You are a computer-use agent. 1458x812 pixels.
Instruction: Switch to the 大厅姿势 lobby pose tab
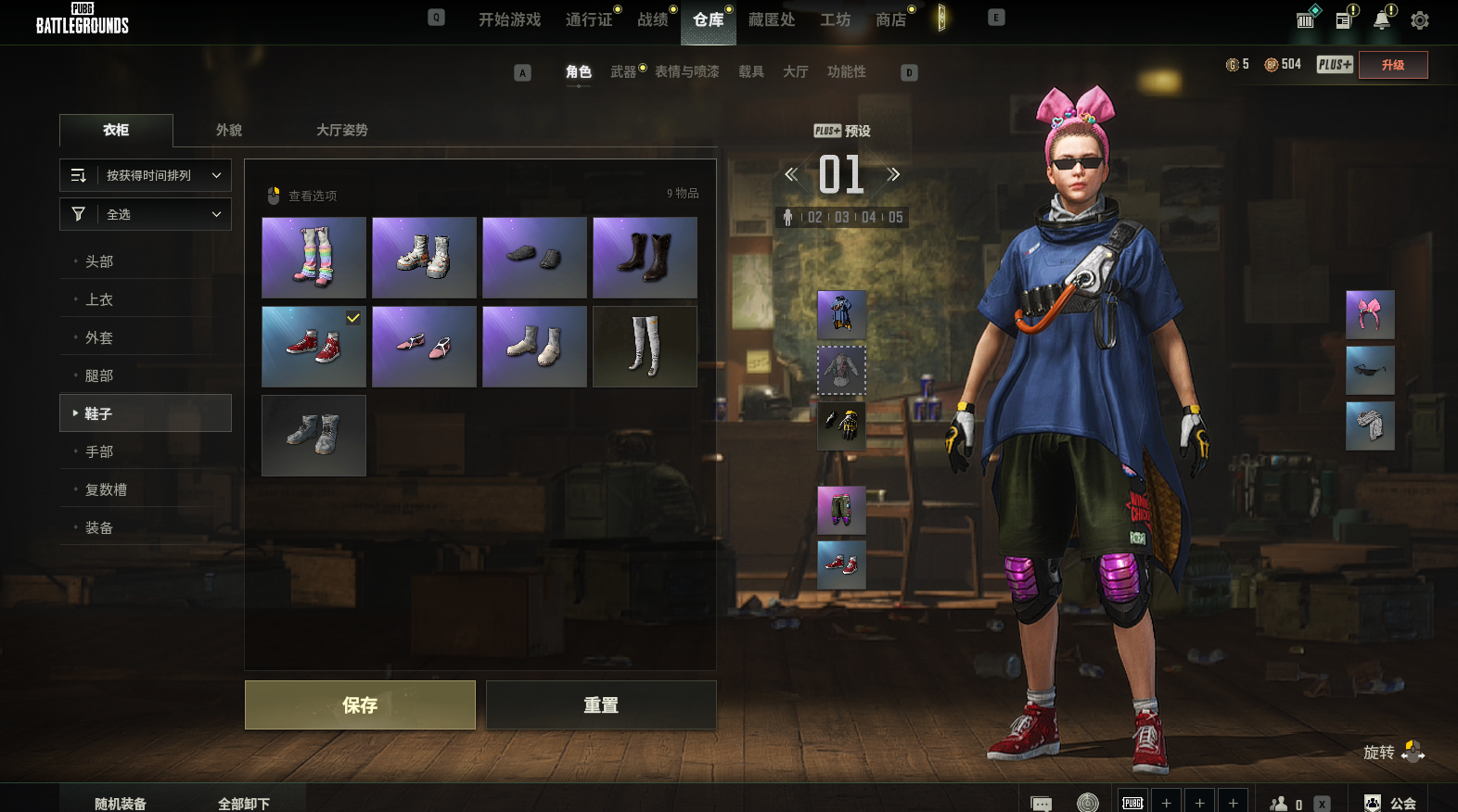coord(341,130)
